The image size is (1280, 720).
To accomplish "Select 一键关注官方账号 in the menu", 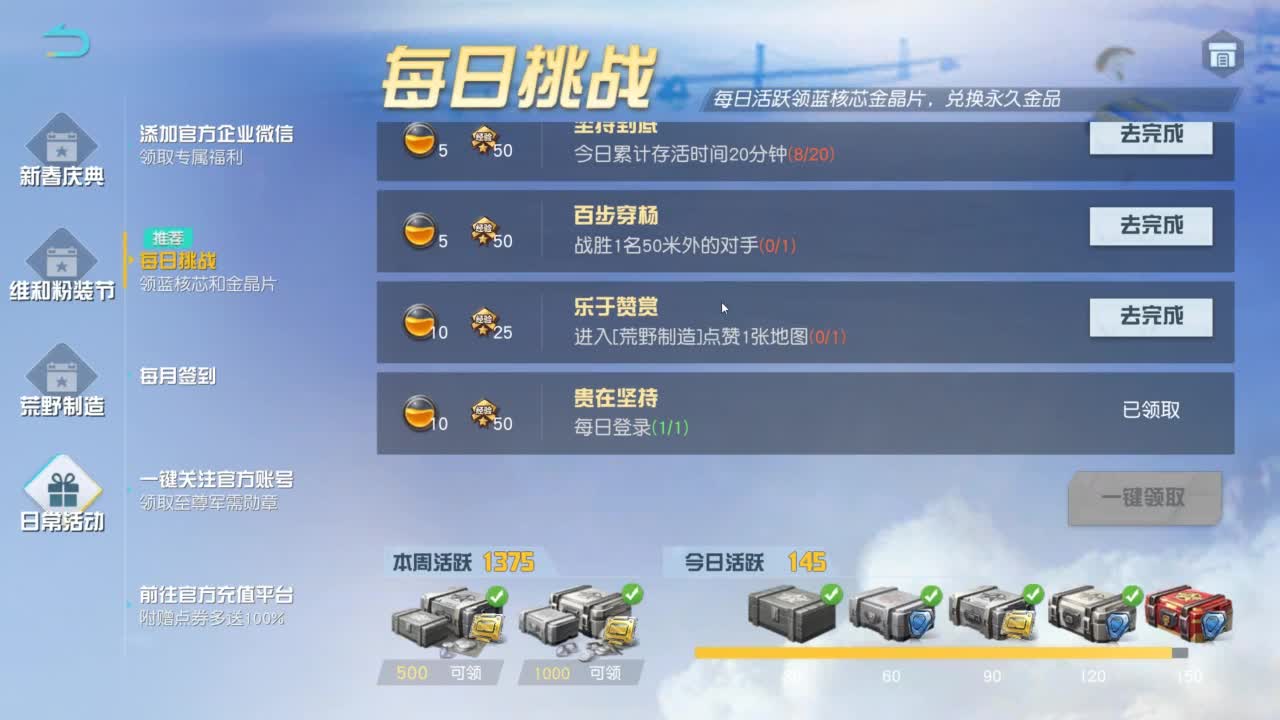I will 210,480.
